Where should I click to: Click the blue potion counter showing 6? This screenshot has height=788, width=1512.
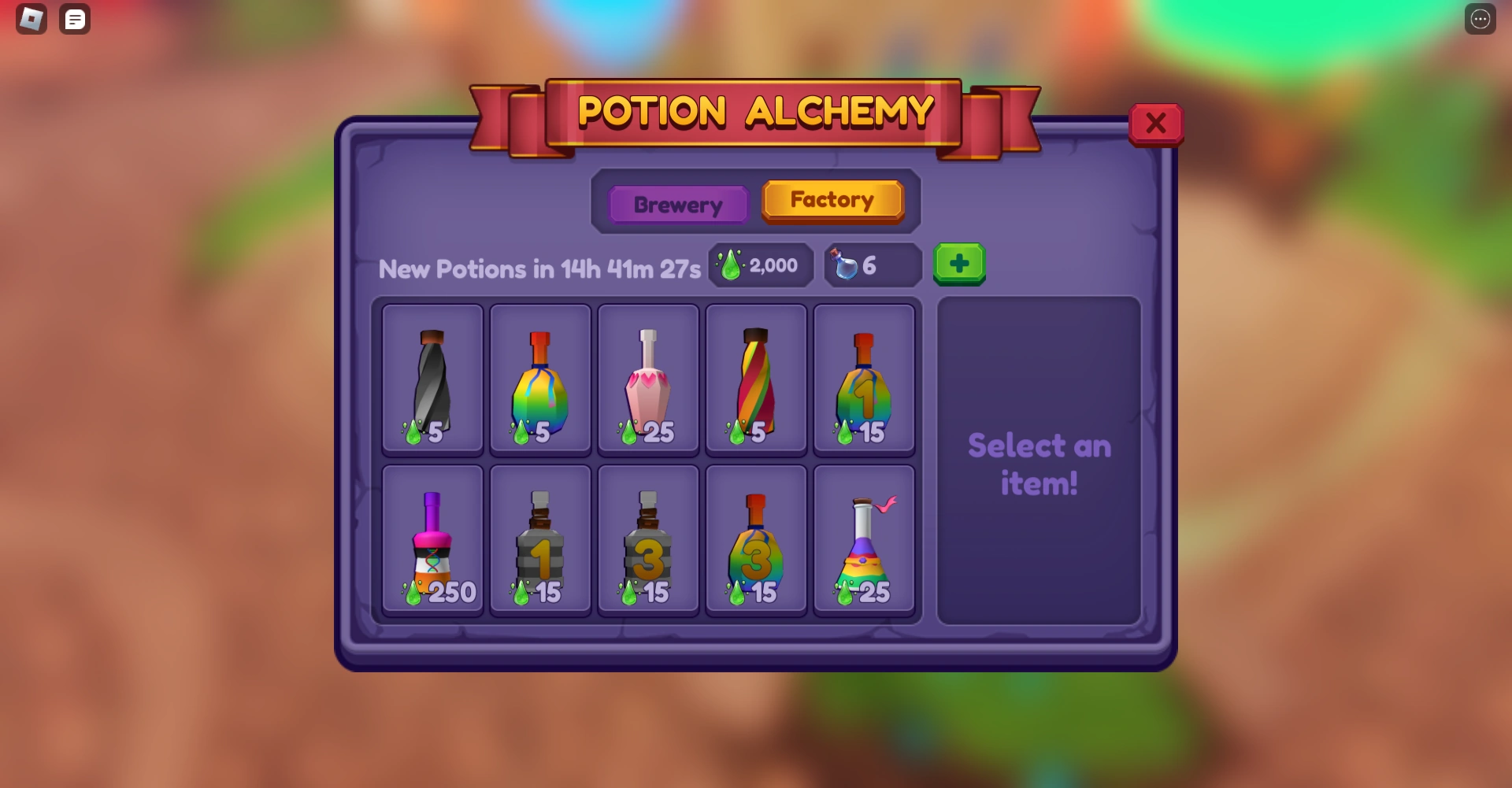point(871,265)
